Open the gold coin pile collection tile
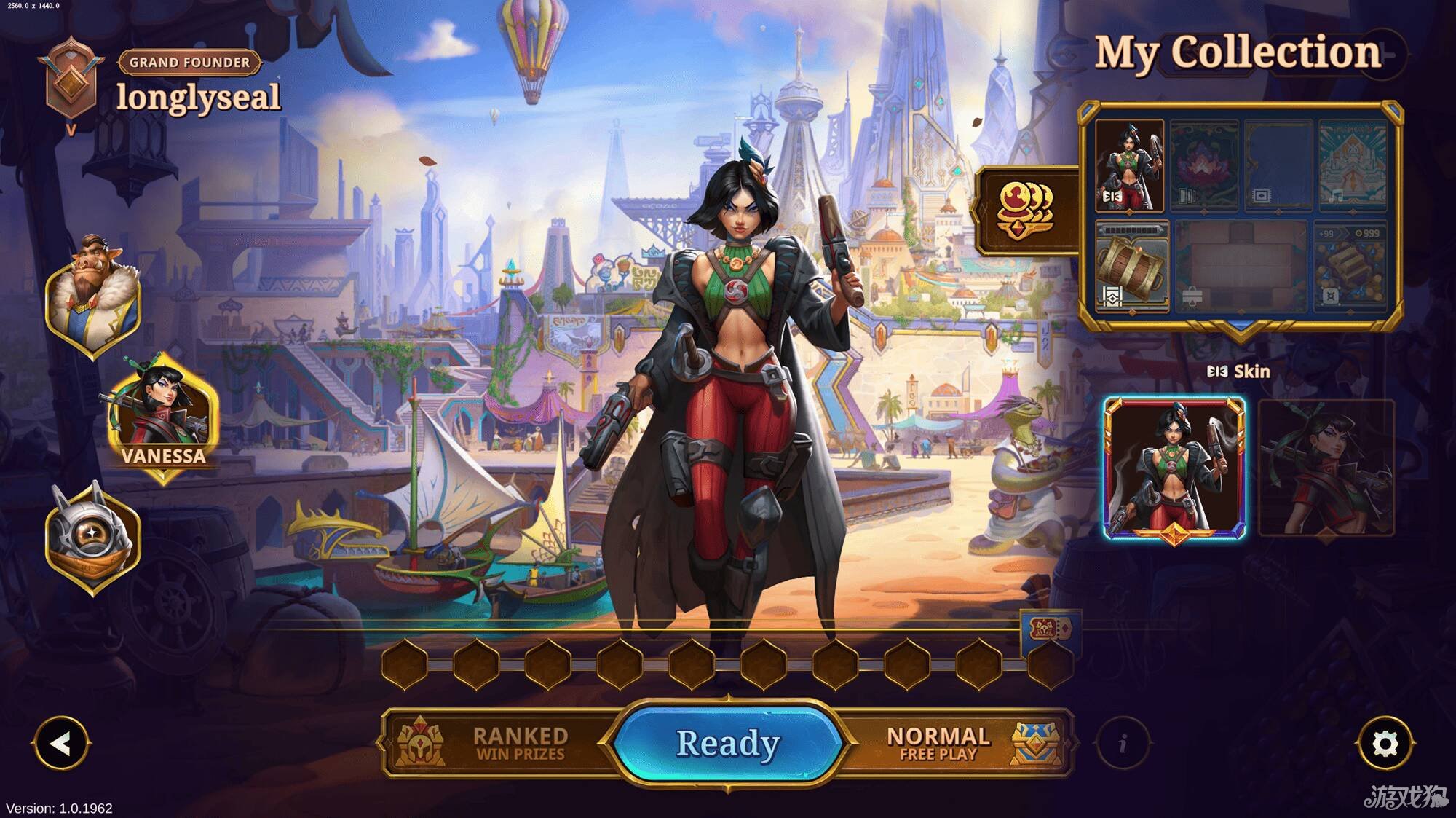The width and height of the screenshot is (1456, 818). coord(1351,267)
